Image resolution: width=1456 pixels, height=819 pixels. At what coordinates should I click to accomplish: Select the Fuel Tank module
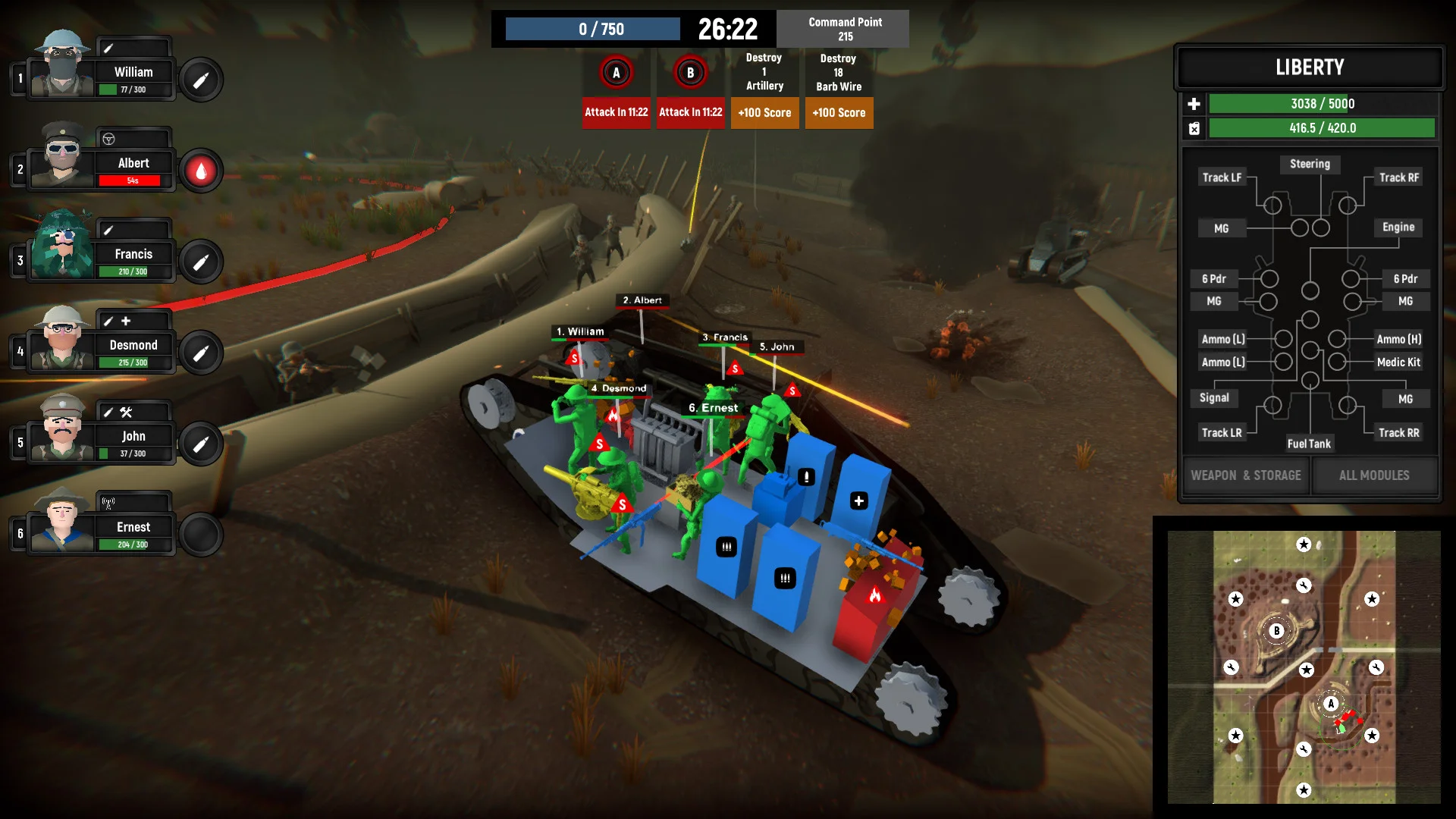pos(1309,444)
